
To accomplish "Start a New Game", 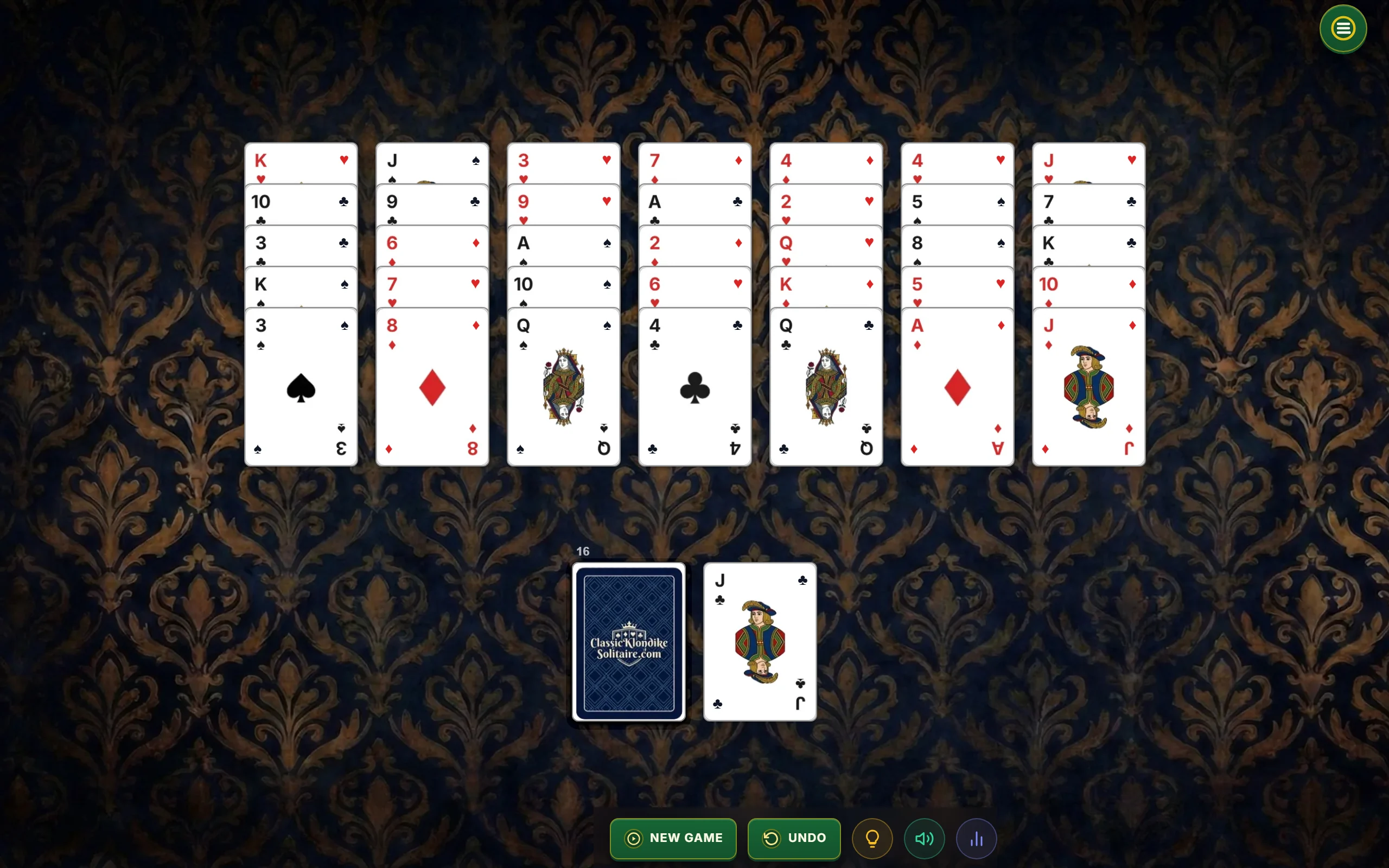I will (673, 838).
